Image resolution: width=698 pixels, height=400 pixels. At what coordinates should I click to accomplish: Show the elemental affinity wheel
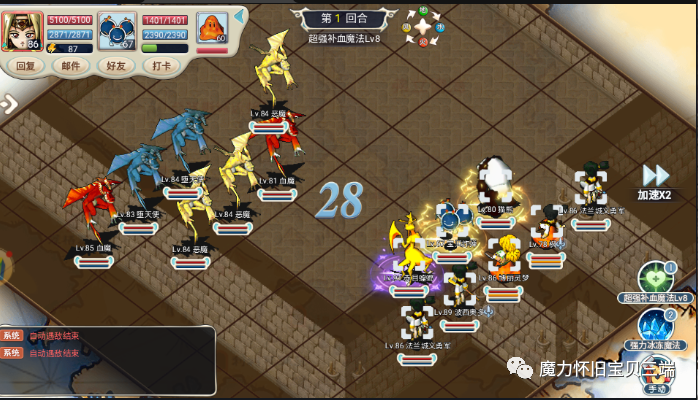pyautogui.click(x=423, y=27)
